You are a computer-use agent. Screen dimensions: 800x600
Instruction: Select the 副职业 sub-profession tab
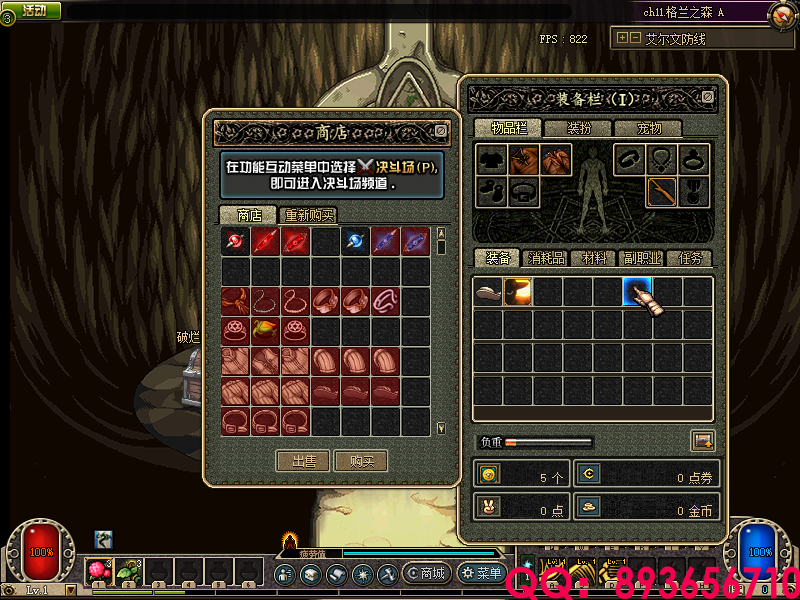641,258
